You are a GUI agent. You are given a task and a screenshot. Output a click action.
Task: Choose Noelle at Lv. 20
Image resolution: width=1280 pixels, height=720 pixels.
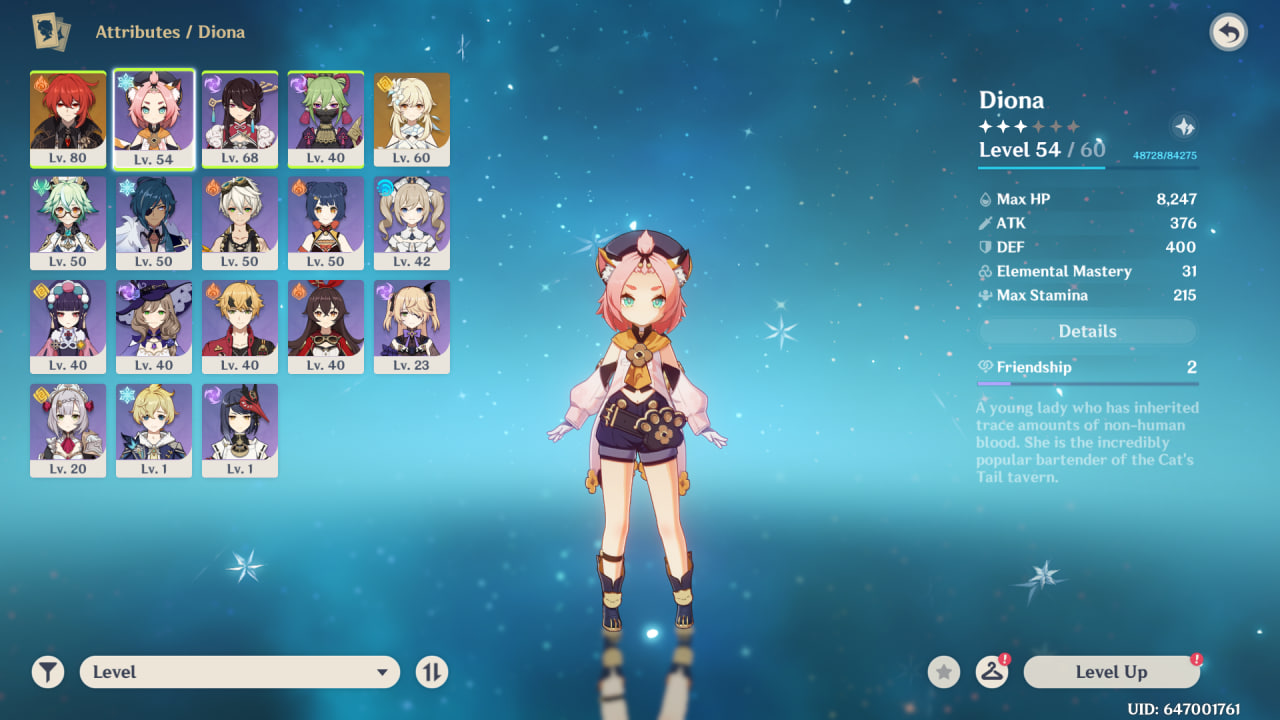68,431
